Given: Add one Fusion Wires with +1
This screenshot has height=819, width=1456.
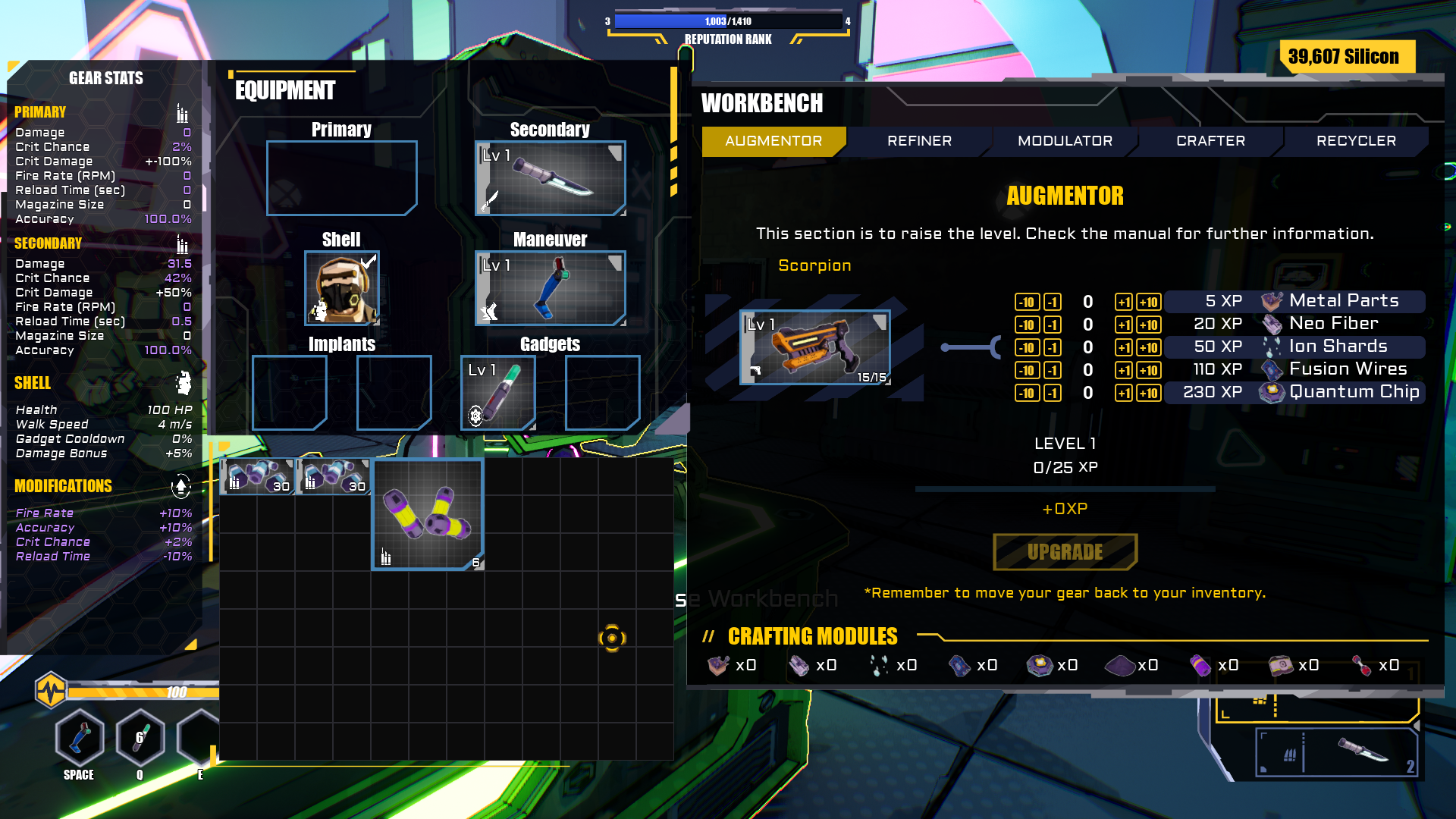Looking at the screenshot, I should (1123, 370).
